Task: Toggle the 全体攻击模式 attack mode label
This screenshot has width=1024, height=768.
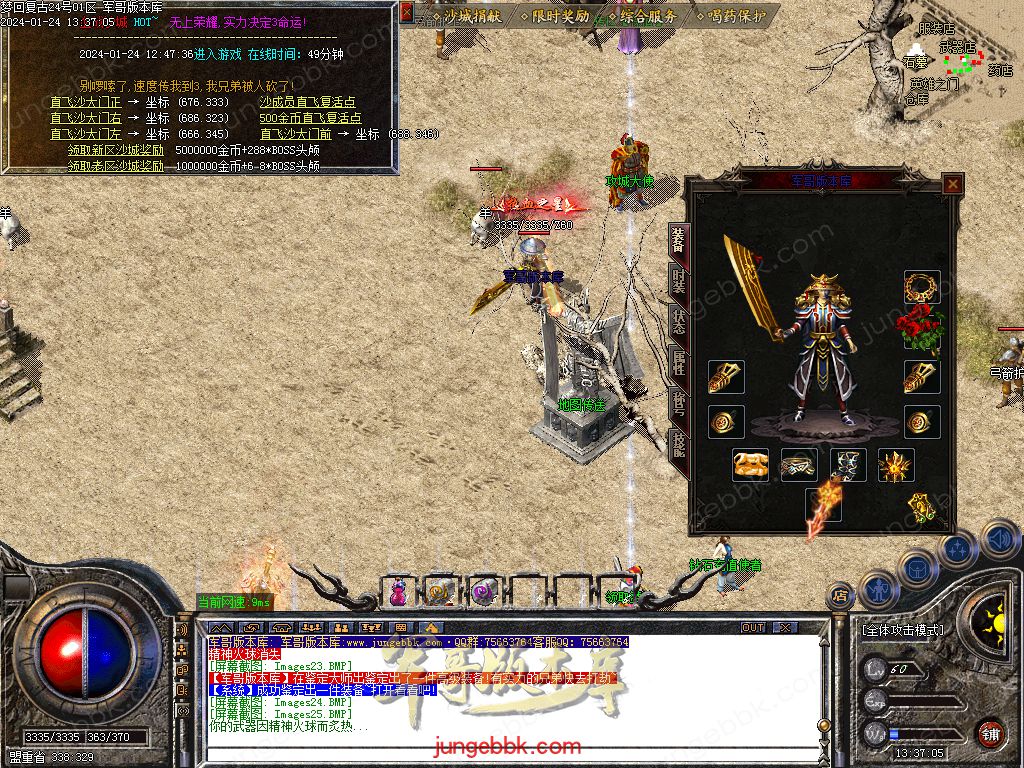Action: (902, 631)
